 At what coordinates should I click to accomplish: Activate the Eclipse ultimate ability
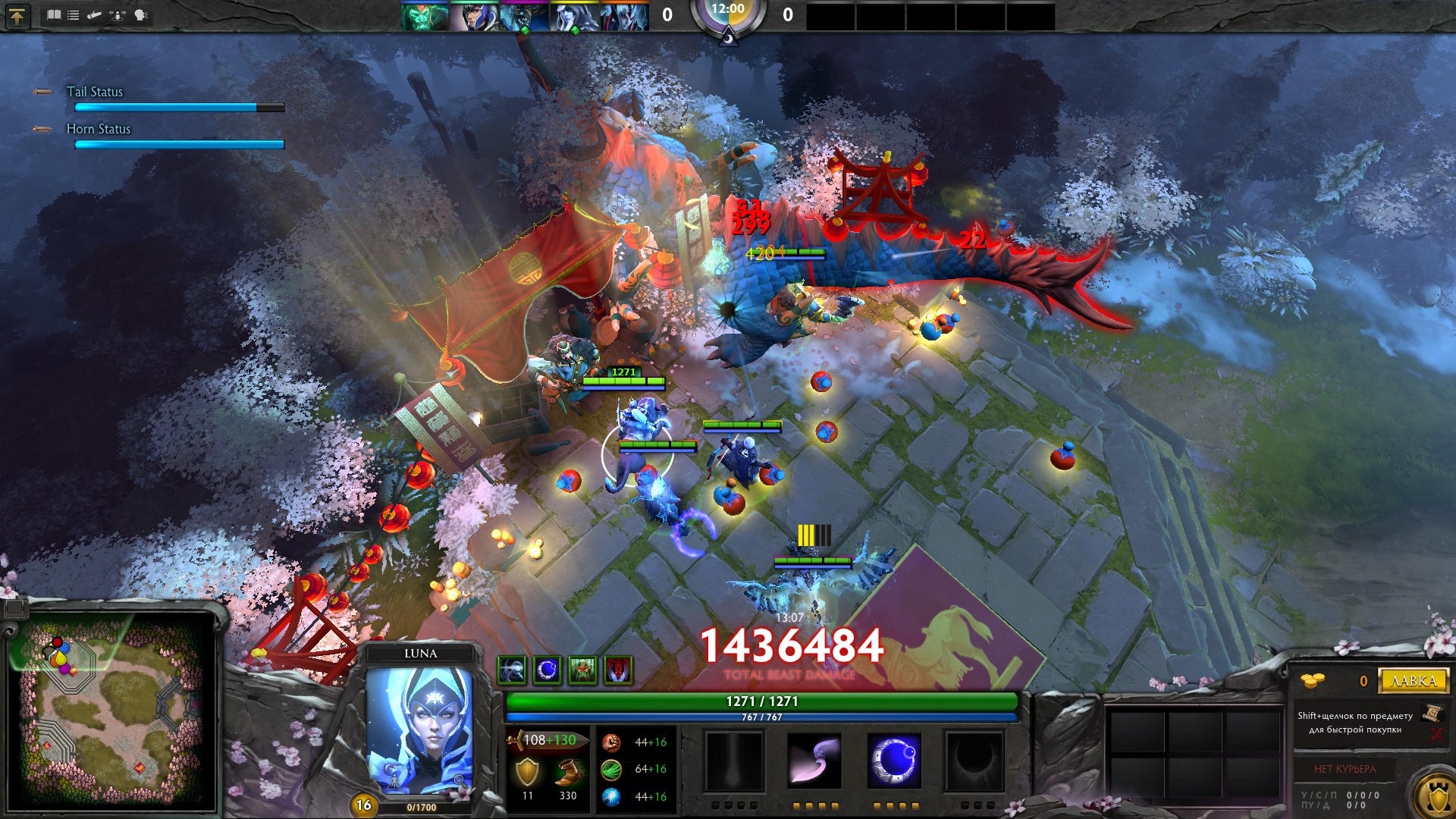(974, 761)
